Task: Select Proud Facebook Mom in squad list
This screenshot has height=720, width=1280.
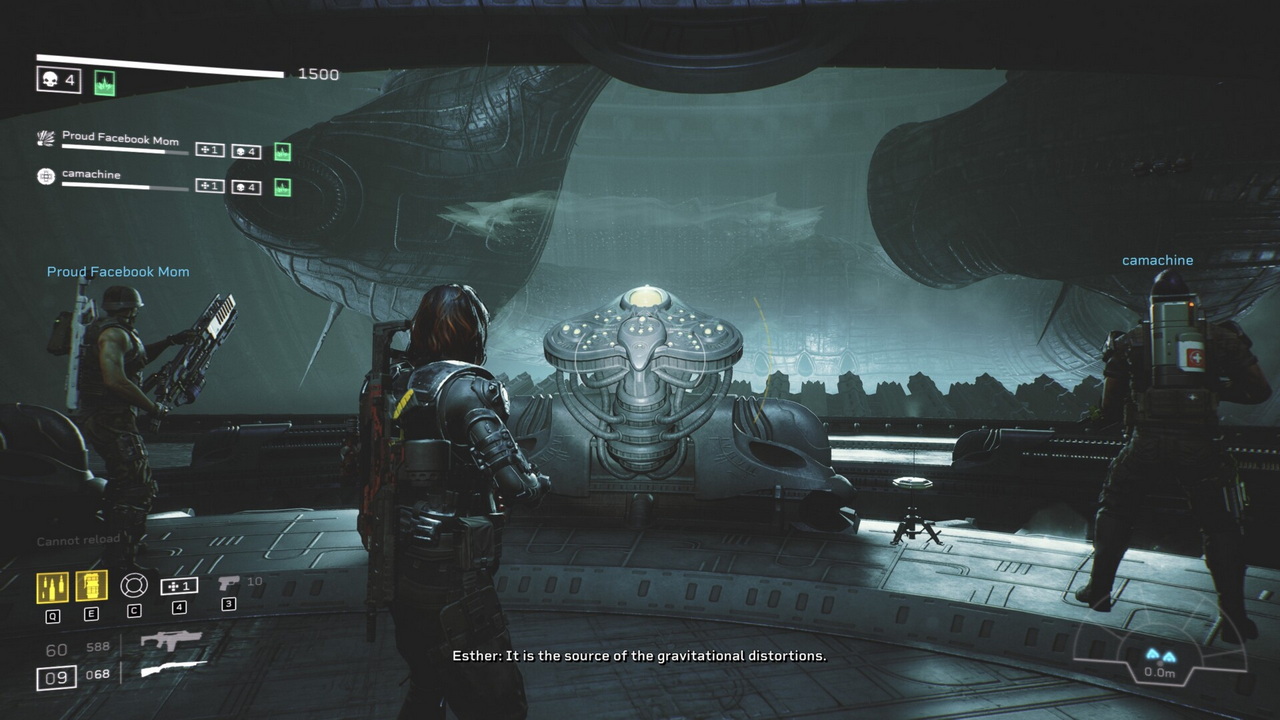Action: pos(120,139)
